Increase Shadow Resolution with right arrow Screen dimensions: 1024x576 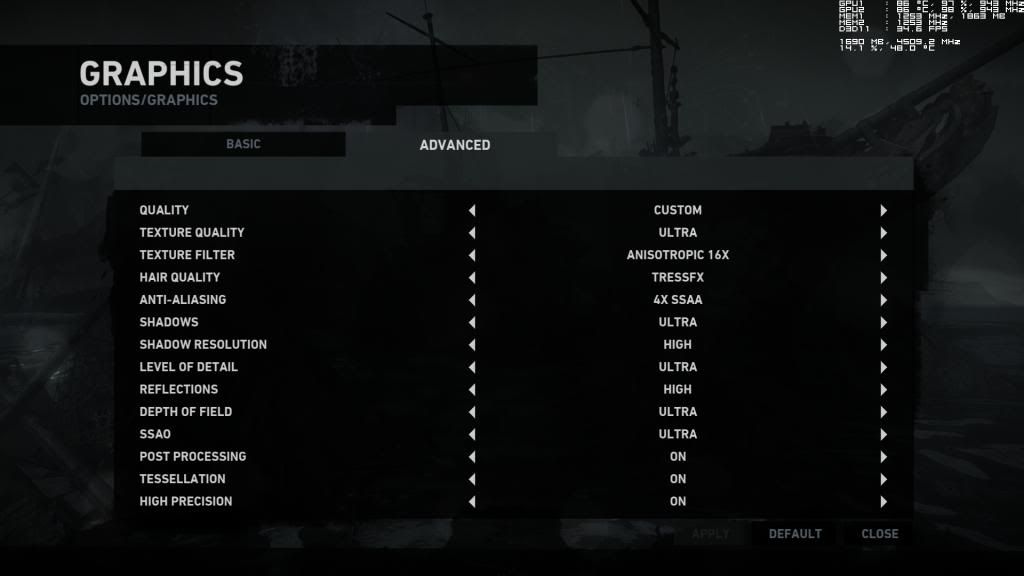(884, 345)
